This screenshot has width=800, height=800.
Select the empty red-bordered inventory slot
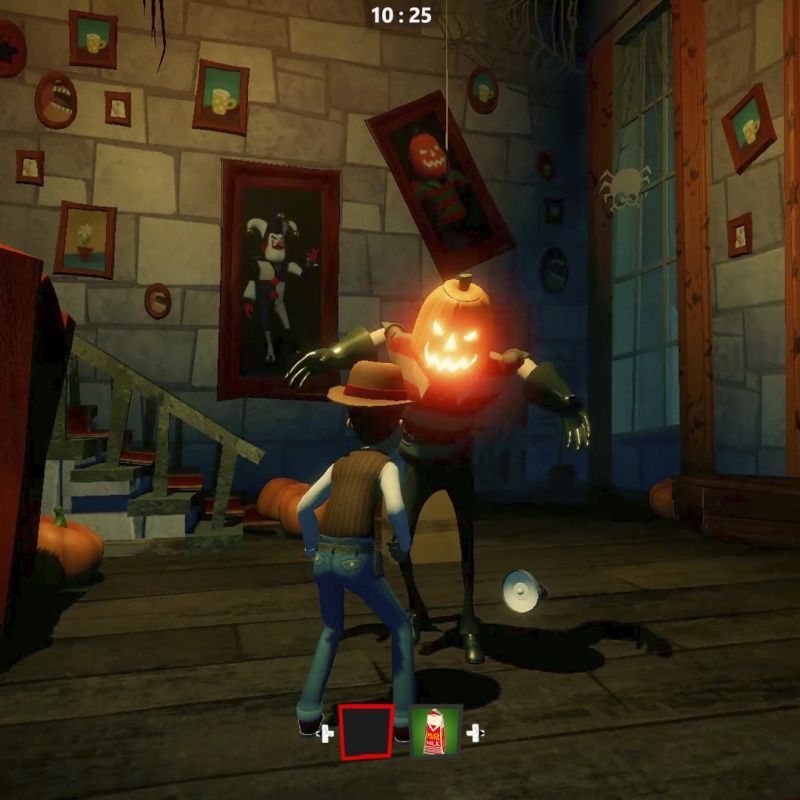366,732
